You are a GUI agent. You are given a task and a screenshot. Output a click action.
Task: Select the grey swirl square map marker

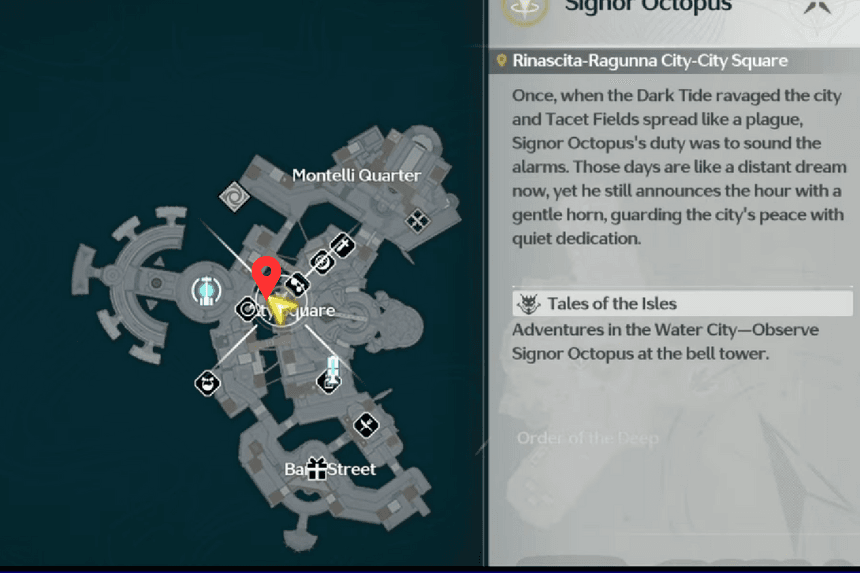[x=235, y=195]
